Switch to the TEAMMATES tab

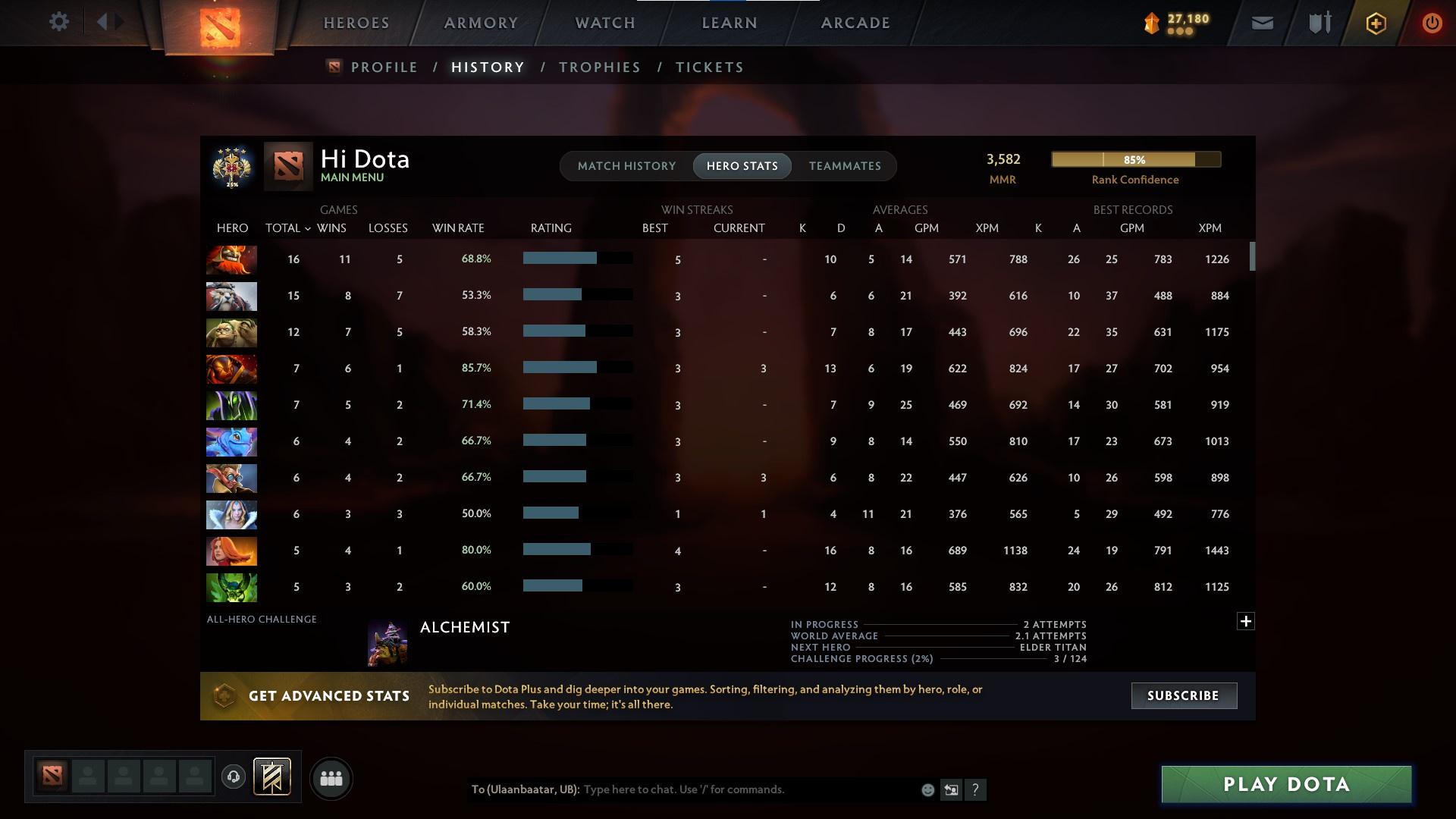(x=845, y=165)
